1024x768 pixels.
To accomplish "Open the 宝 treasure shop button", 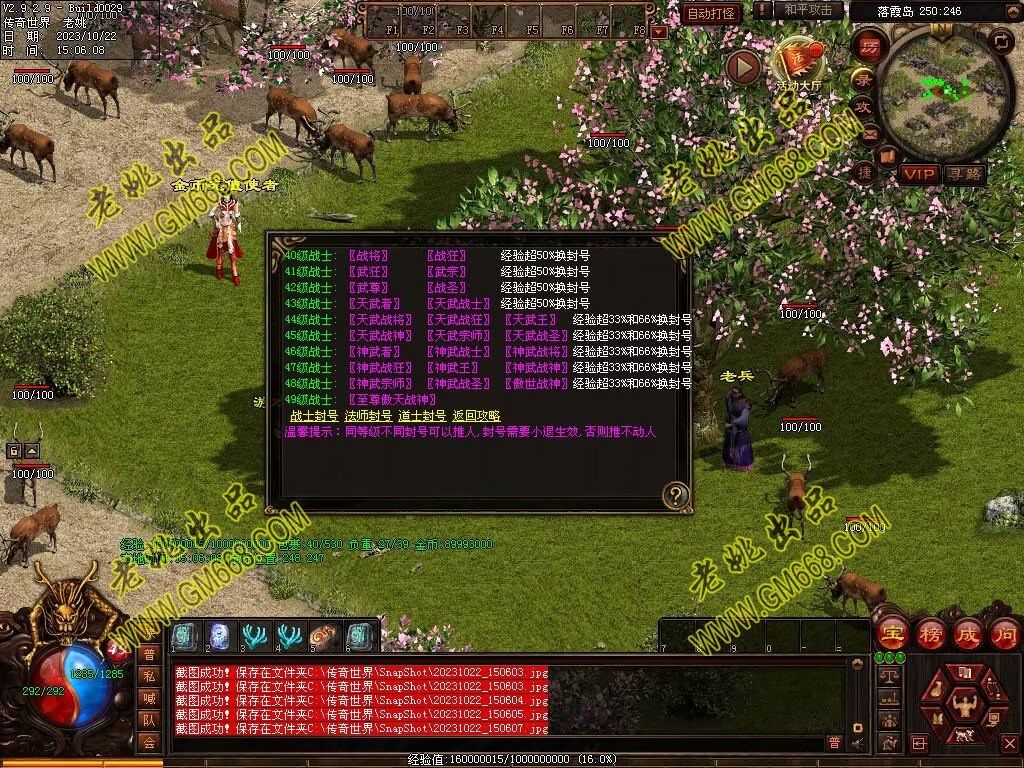I will [891, 634].
